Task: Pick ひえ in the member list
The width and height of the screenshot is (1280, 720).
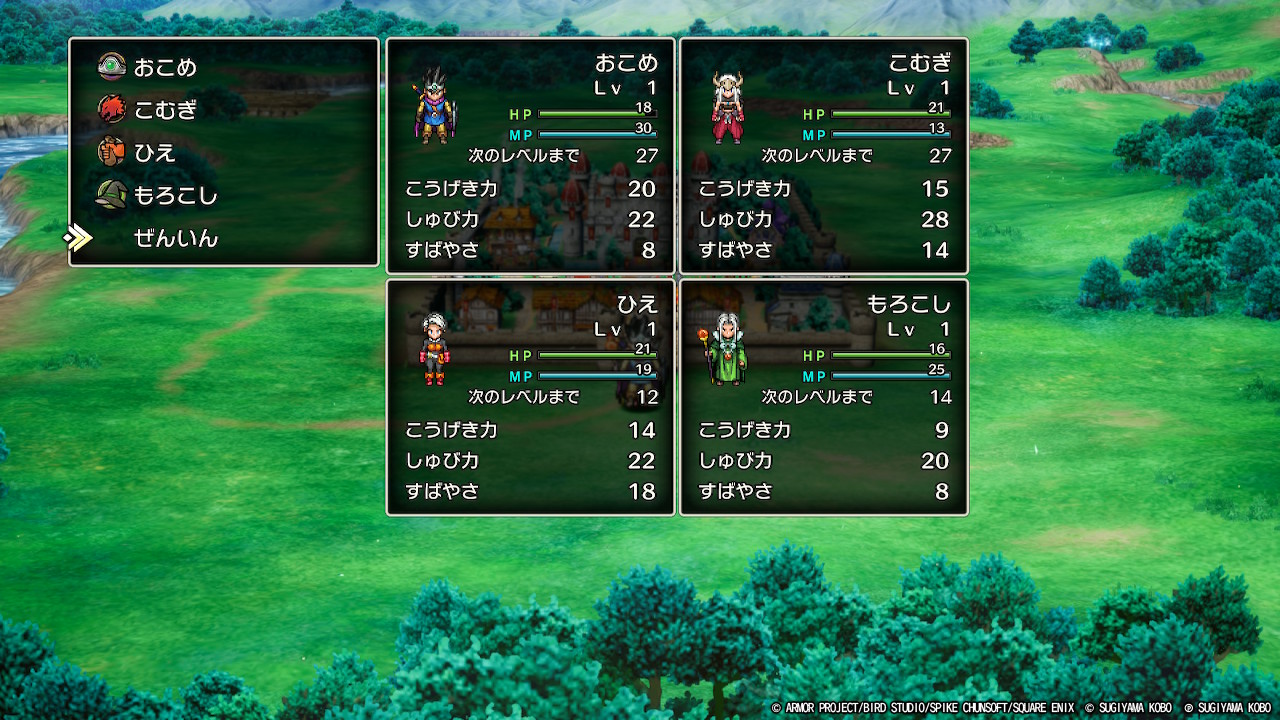Action: [x=155, y=153]
